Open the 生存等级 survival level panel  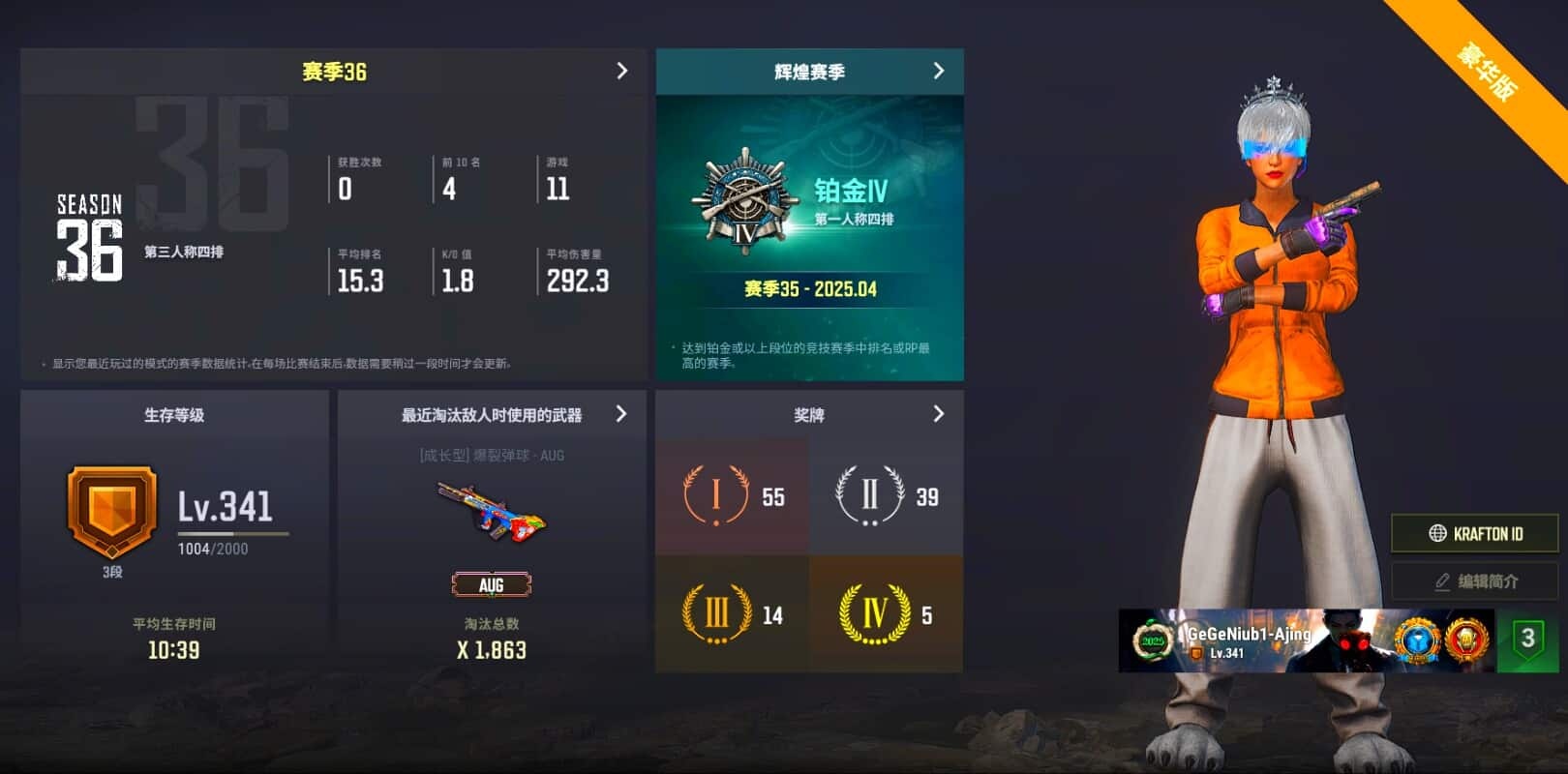pos(174,415)
